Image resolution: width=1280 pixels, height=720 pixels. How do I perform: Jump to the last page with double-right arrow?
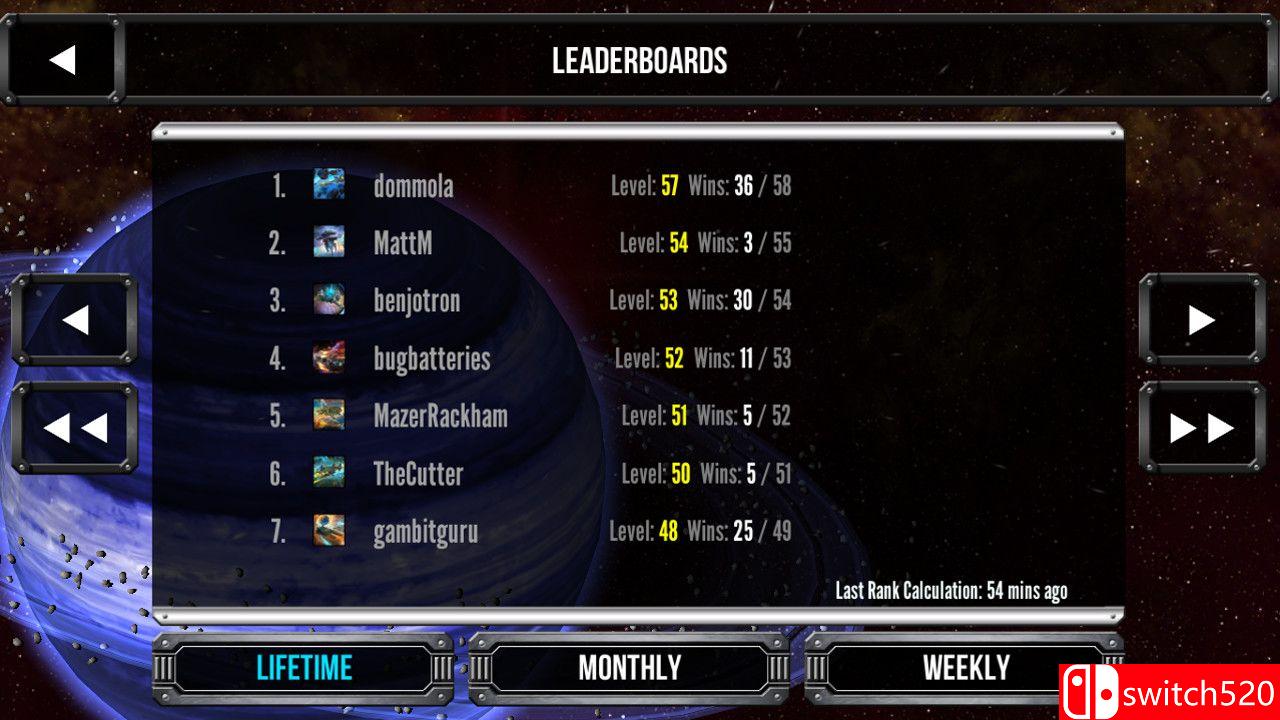pyautogui.click(x=1200, y=428)
